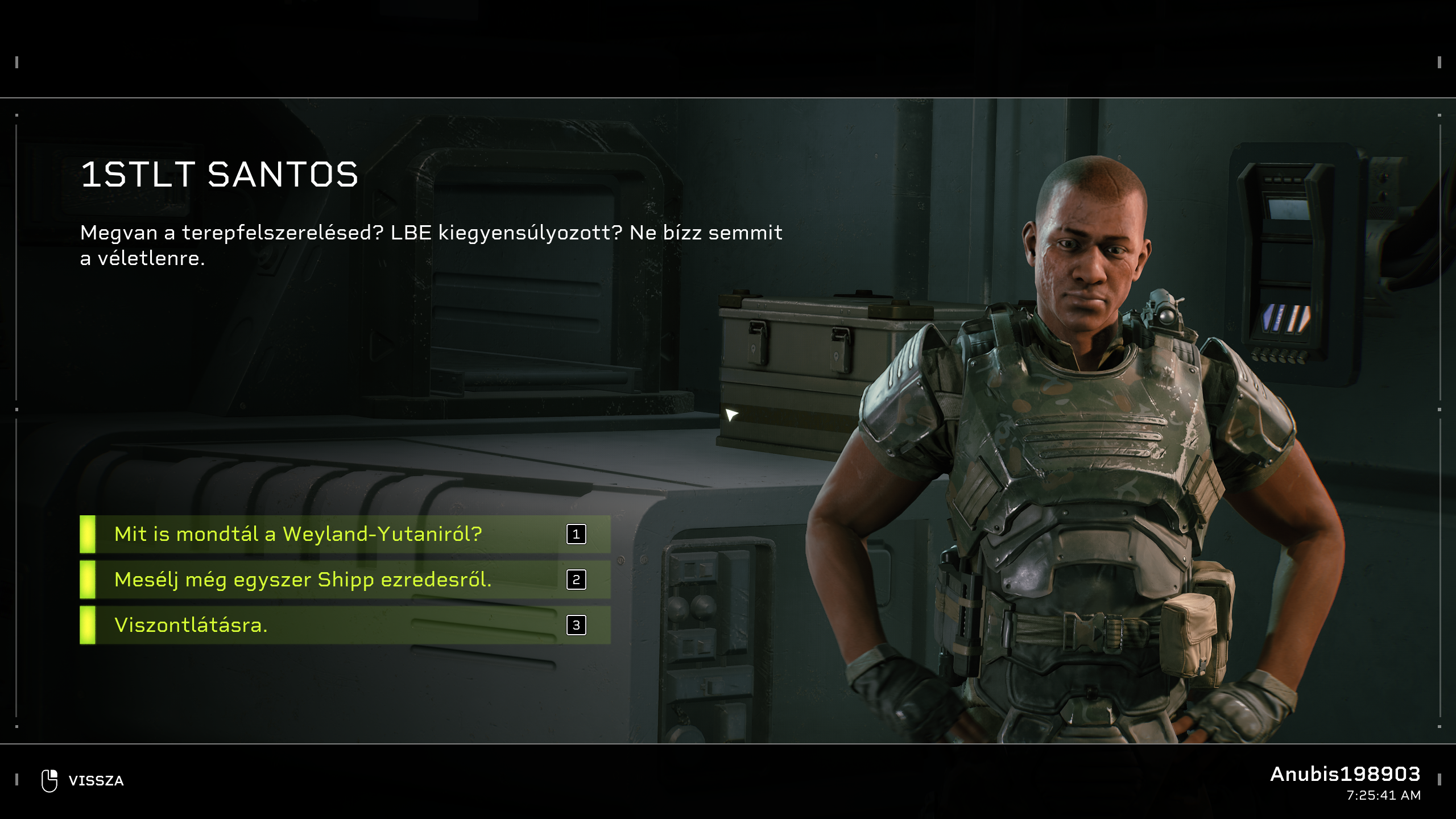Choose "Mesélj még egyszer Shipp ezredesről." reply

[x=345, y=580]
